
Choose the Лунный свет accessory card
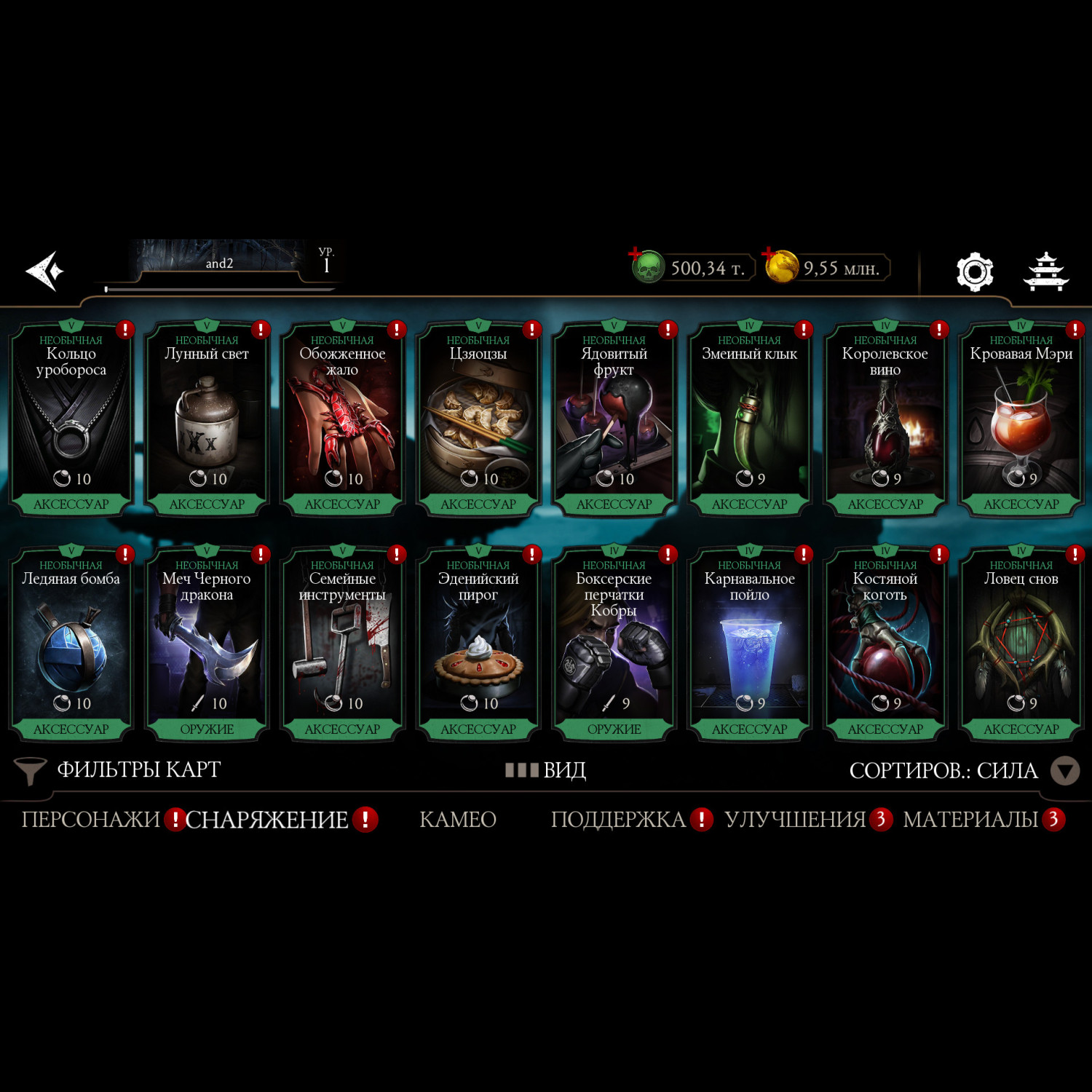tap(207, 420)
